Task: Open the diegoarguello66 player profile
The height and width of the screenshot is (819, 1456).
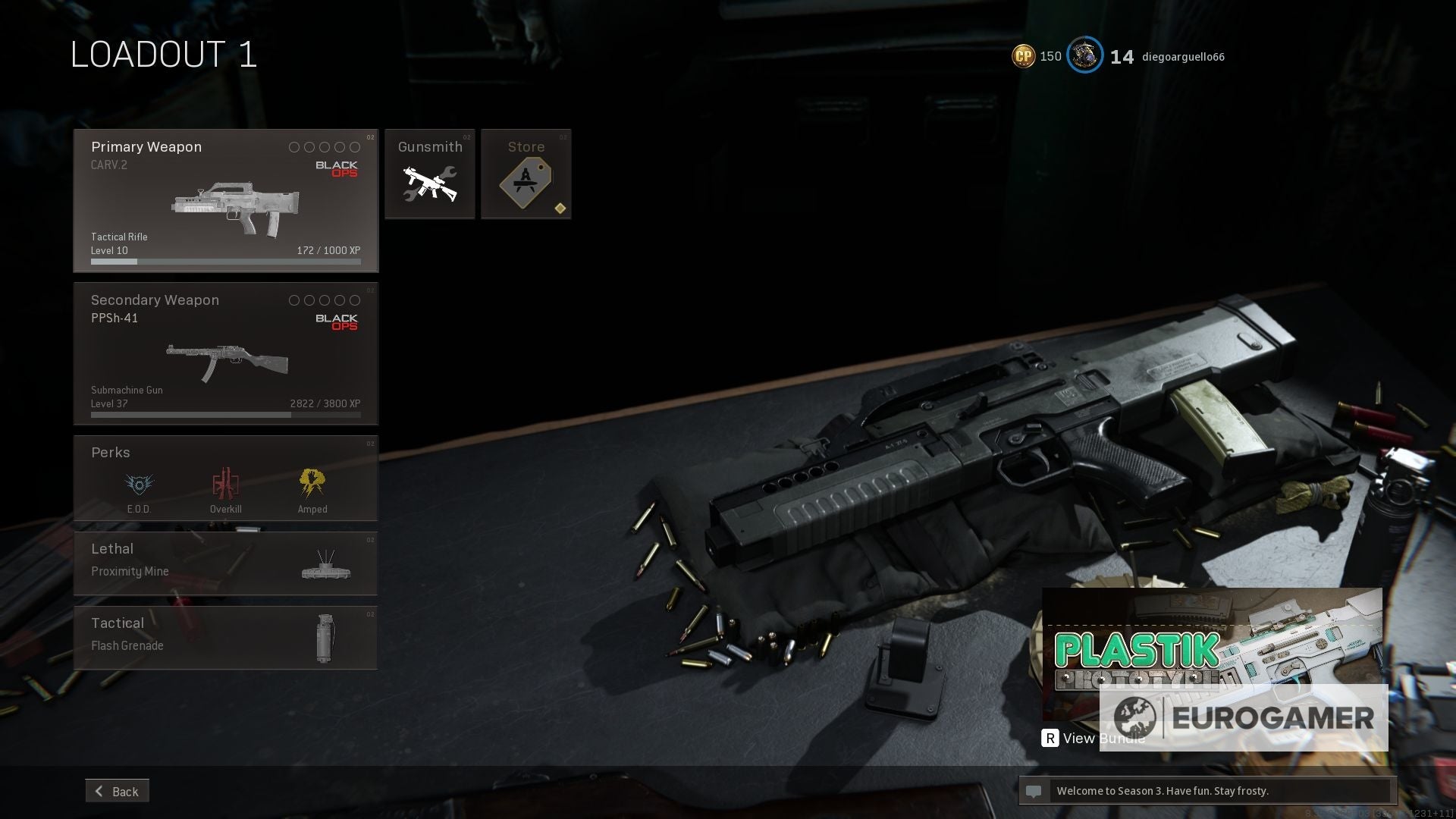Action: point(1183,57)
